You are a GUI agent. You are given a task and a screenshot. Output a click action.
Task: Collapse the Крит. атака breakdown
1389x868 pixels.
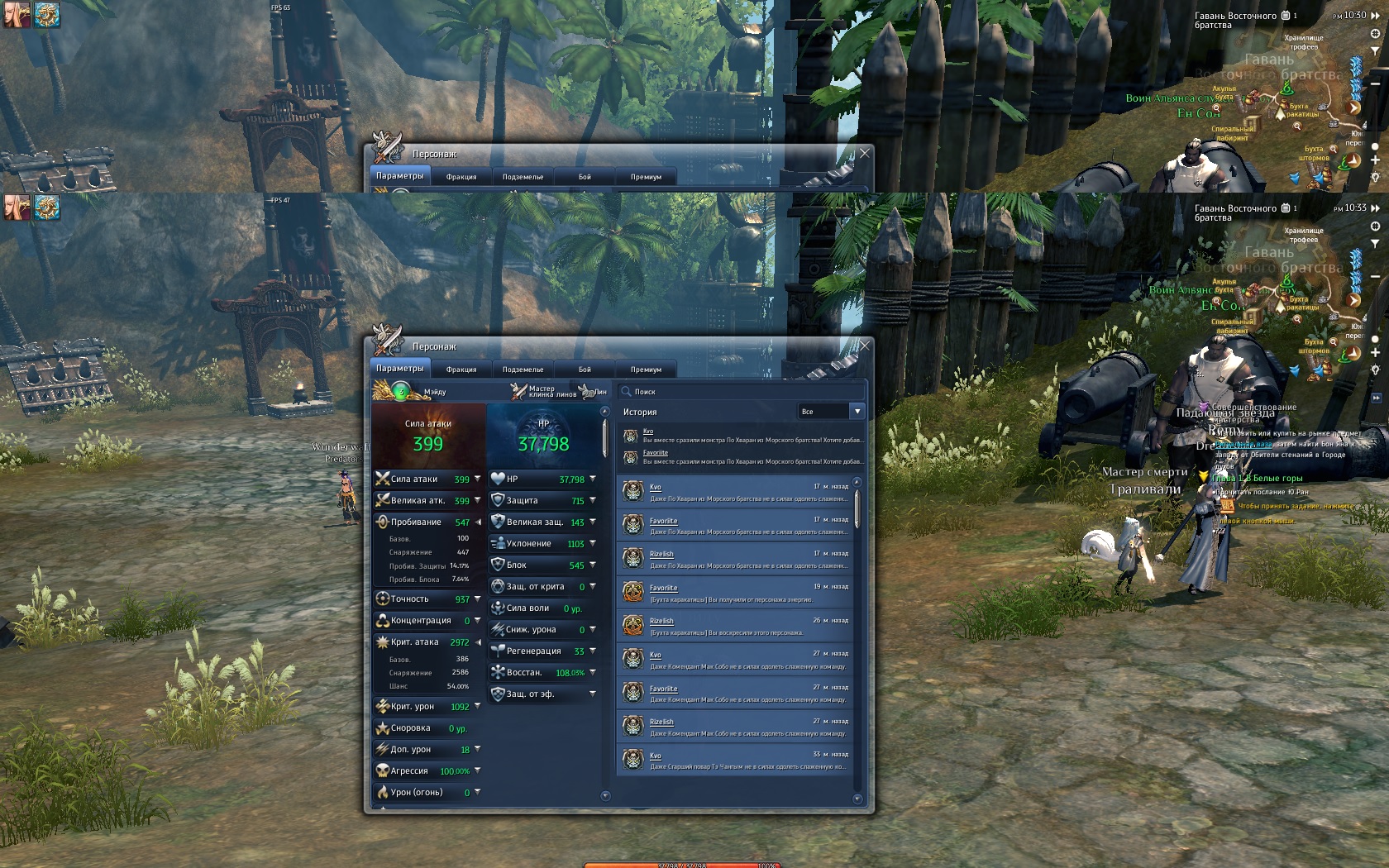(478, 641)
